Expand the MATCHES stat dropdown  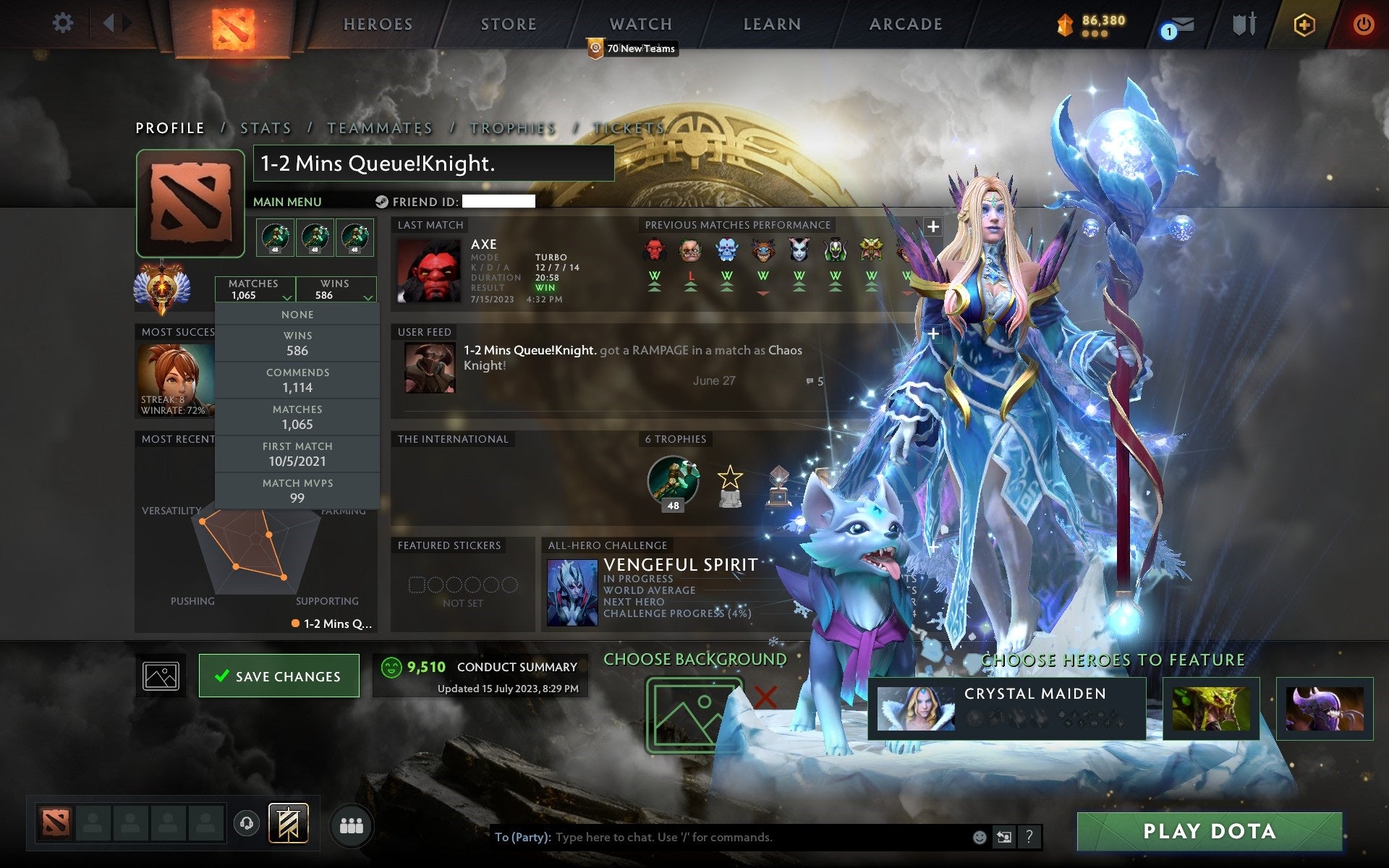[x=256, y=289]
